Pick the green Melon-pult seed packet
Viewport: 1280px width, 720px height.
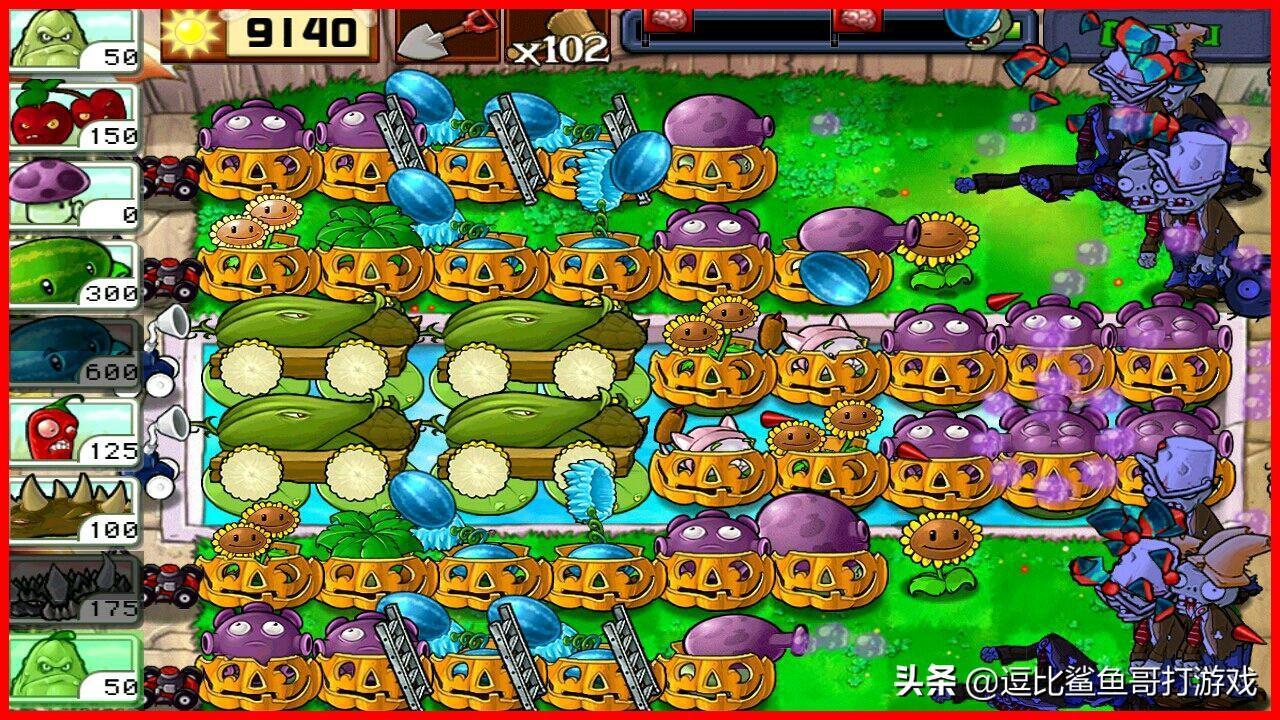click(74, 272)
